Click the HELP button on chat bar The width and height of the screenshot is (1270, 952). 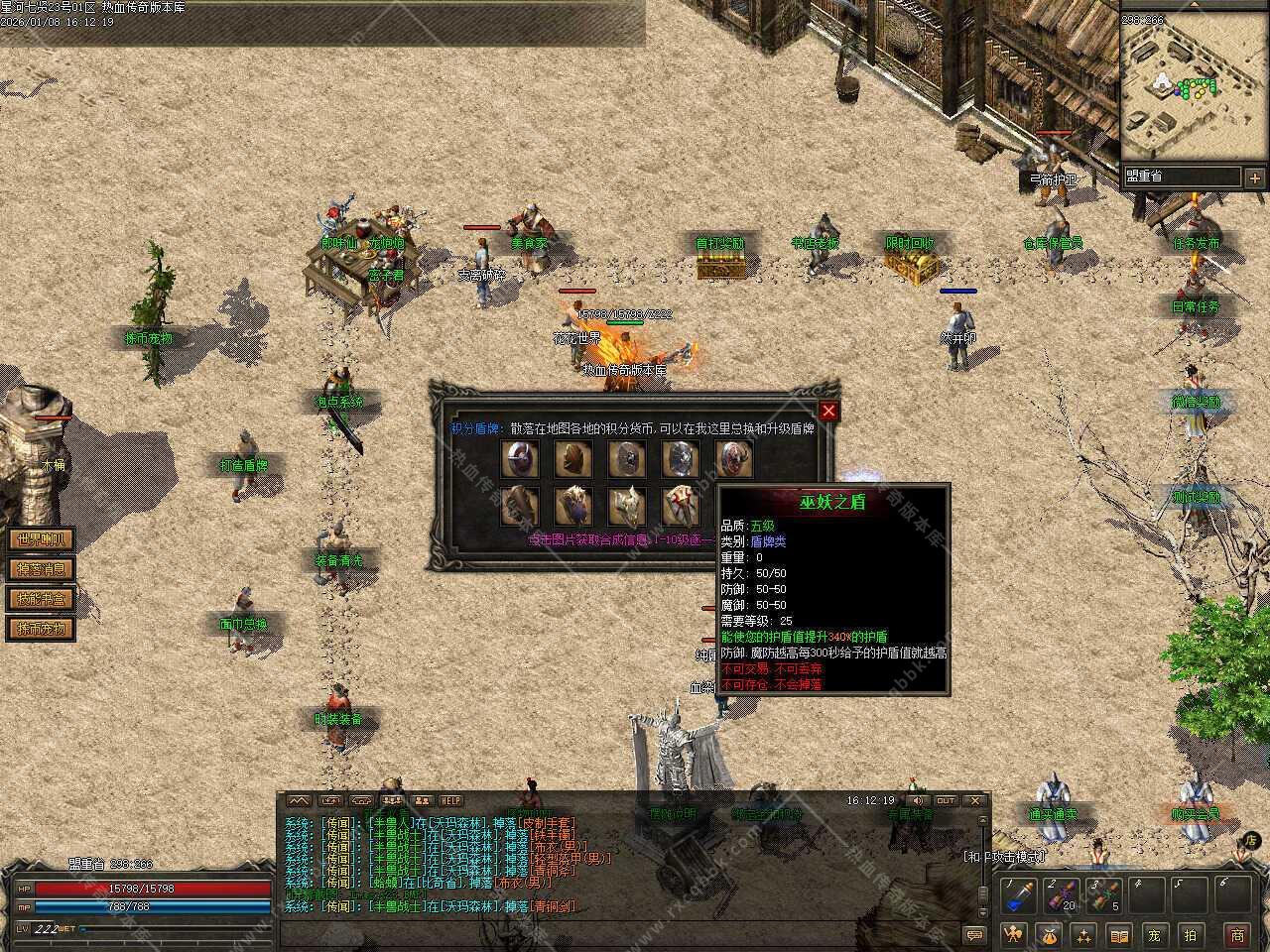point(451,800)
